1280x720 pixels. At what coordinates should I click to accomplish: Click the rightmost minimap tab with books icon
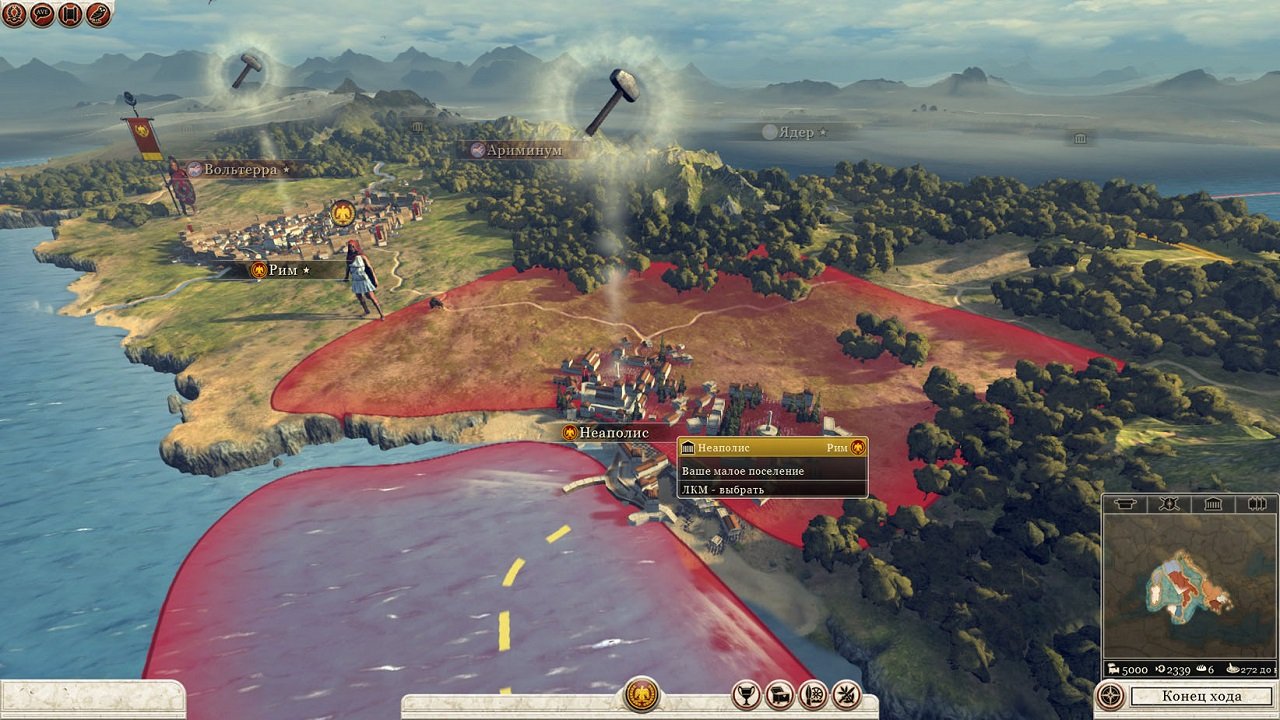click(1255, 504)
